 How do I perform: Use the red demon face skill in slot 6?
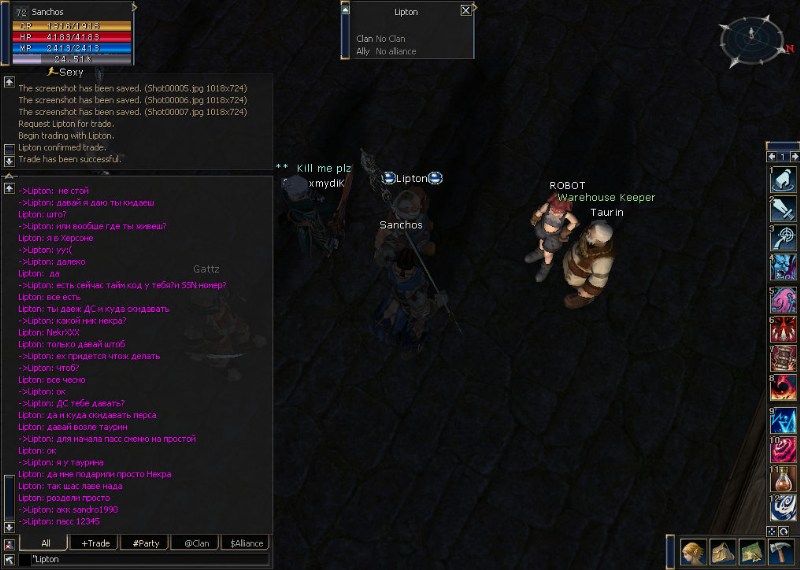783,329
